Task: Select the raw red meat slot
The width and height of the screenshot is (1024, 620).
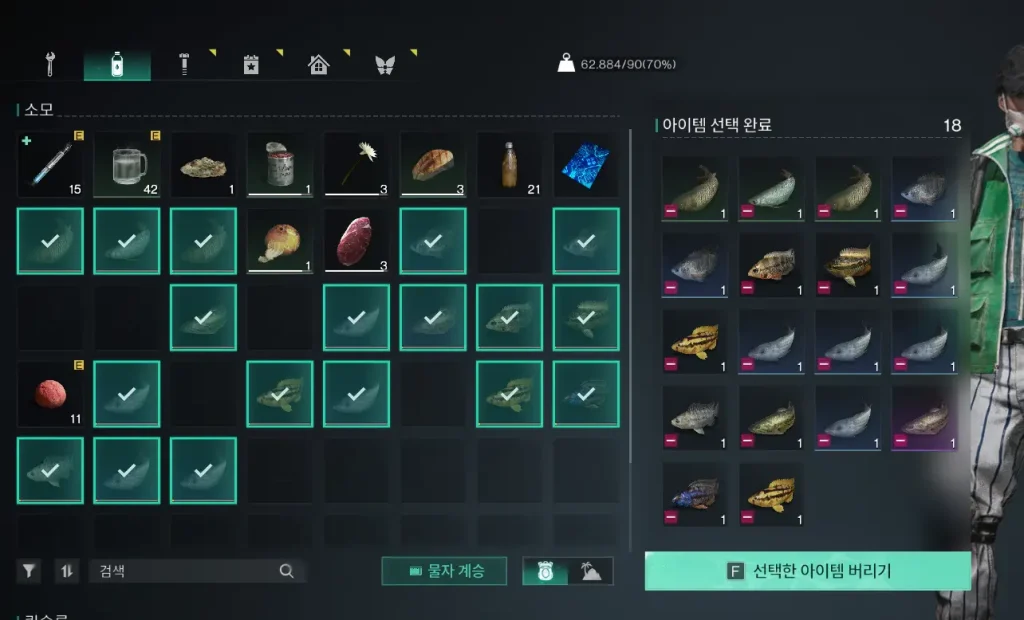Action: [357, 241]
